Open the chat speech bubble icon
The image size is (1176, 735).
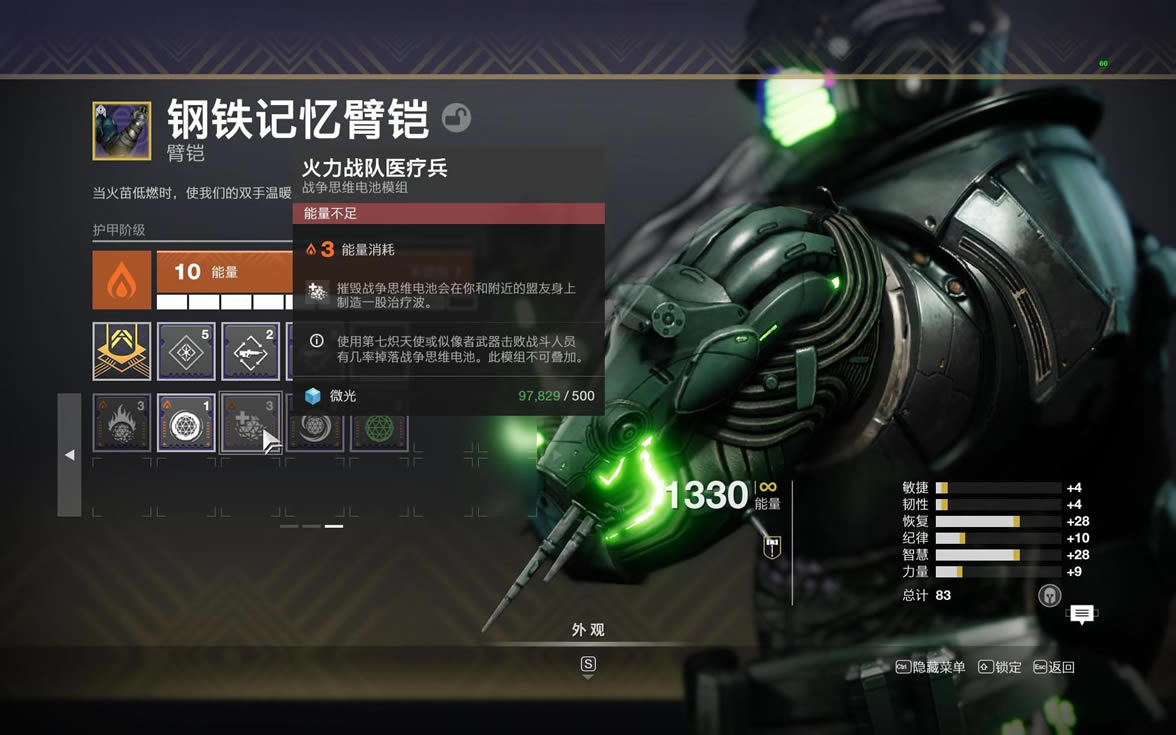1081,614
